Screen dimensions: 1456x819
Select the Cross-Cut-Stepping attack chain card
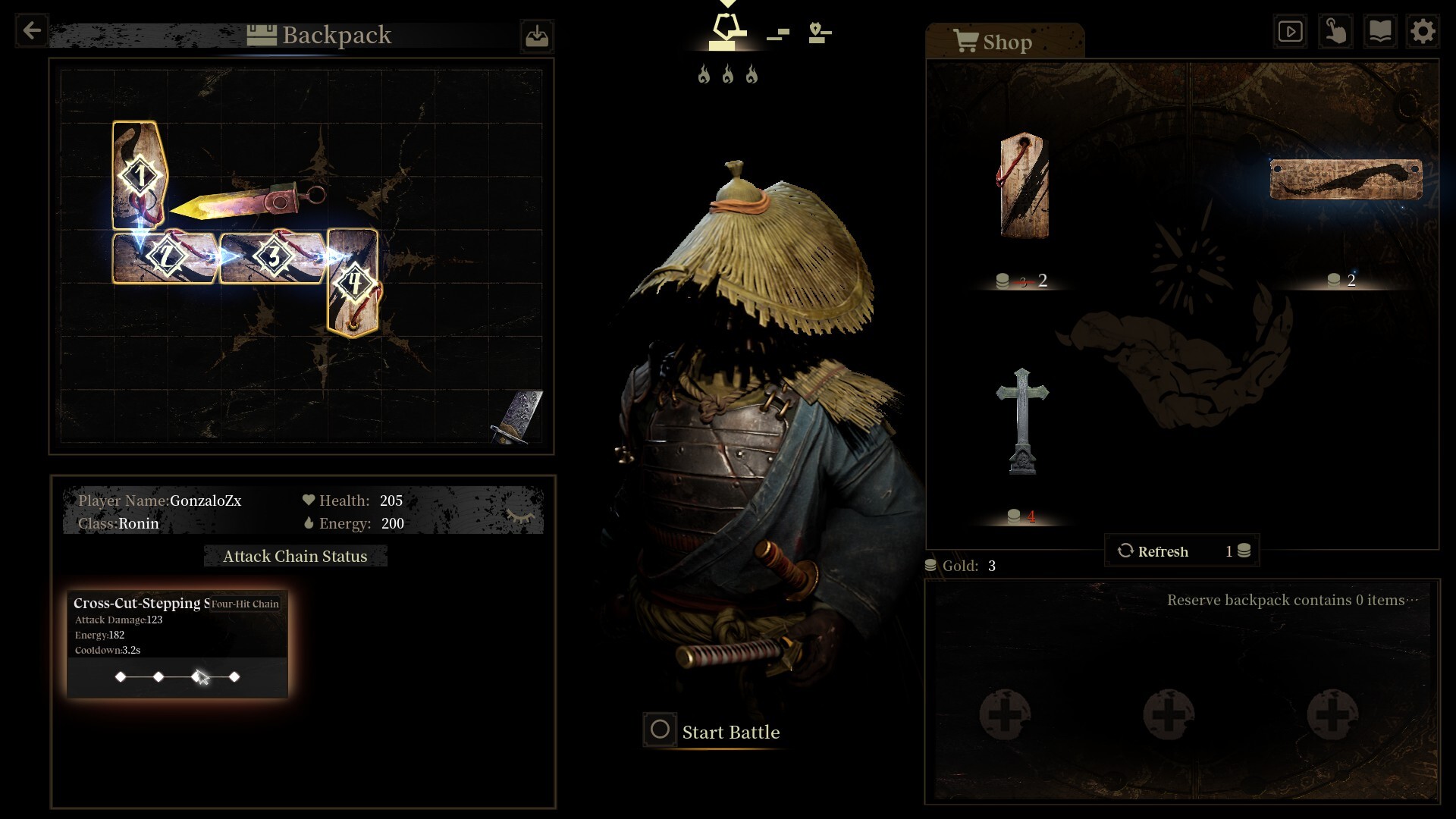coord(177,644)
